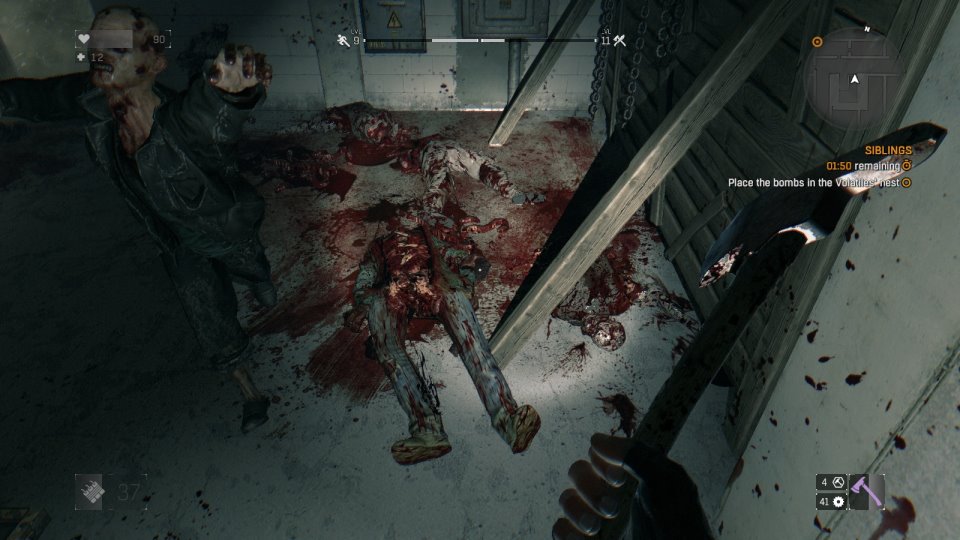This screenshot has width=960, height=540.
Task: Click the agility running-figure icon
Action: tap(343, 40)
